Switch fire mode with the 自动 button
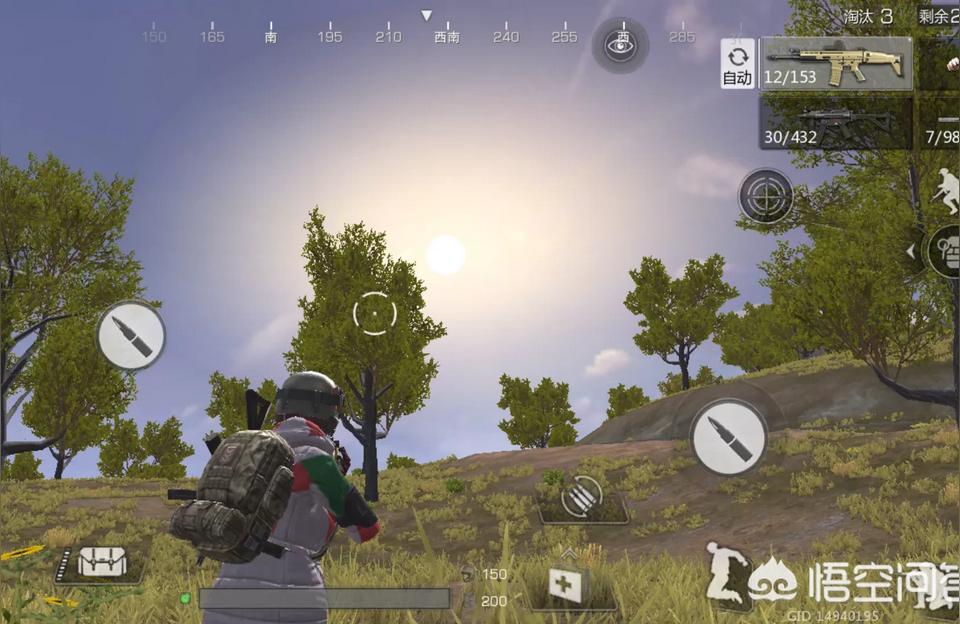 (x=737, y=64)
